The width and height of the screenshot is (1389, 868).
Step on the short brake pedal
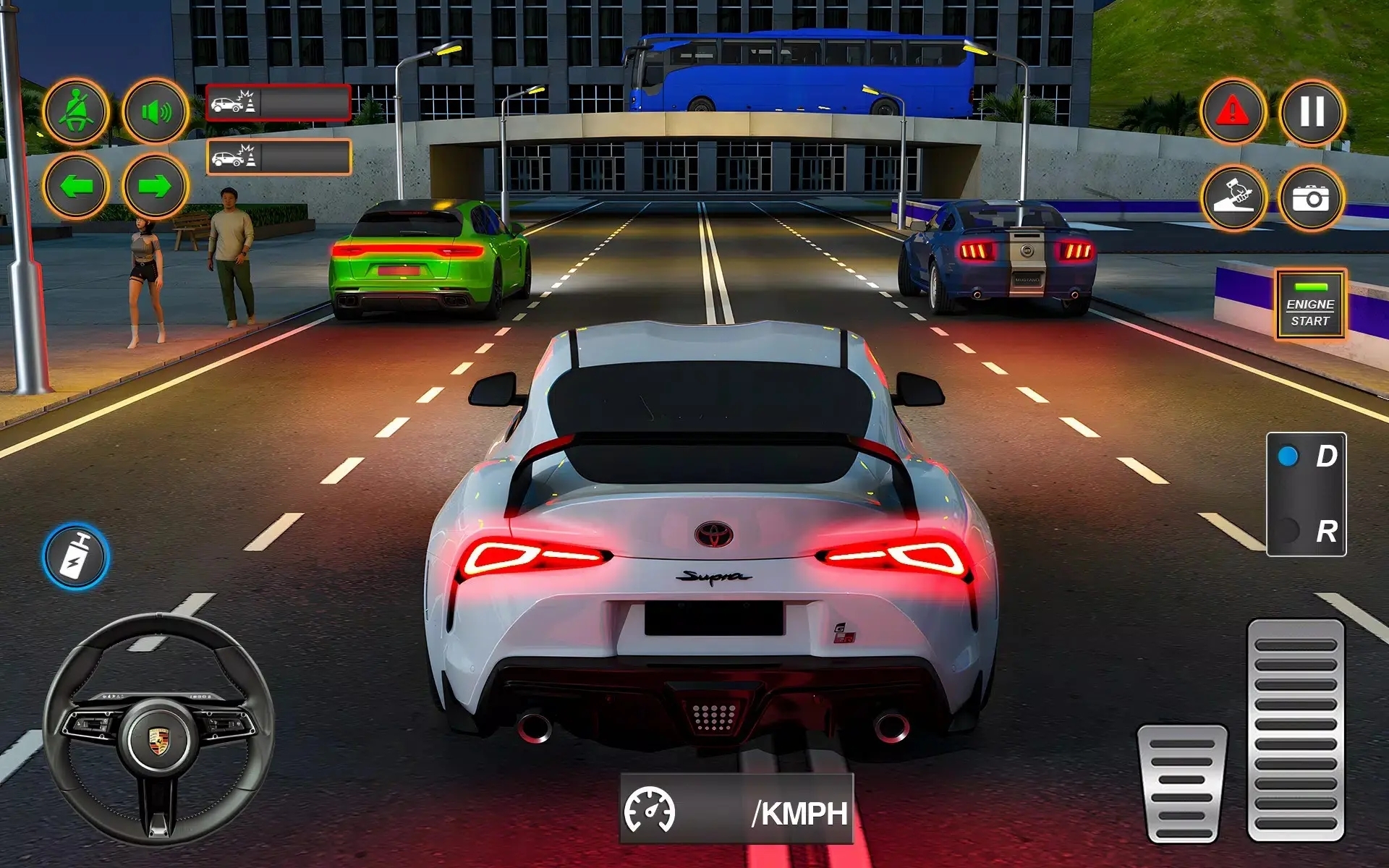tap(1181, 784)
